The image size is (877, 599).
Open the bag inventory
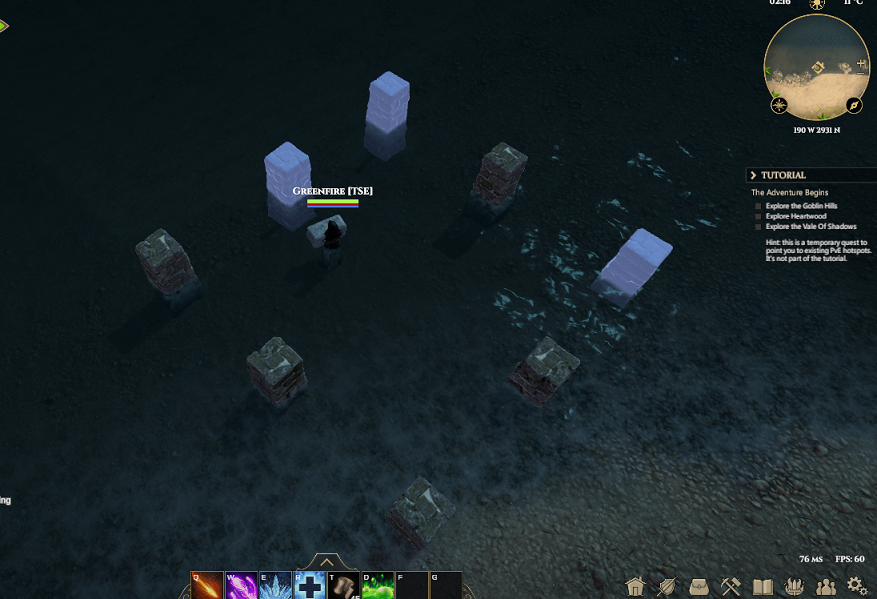click(x=699, y=586)
